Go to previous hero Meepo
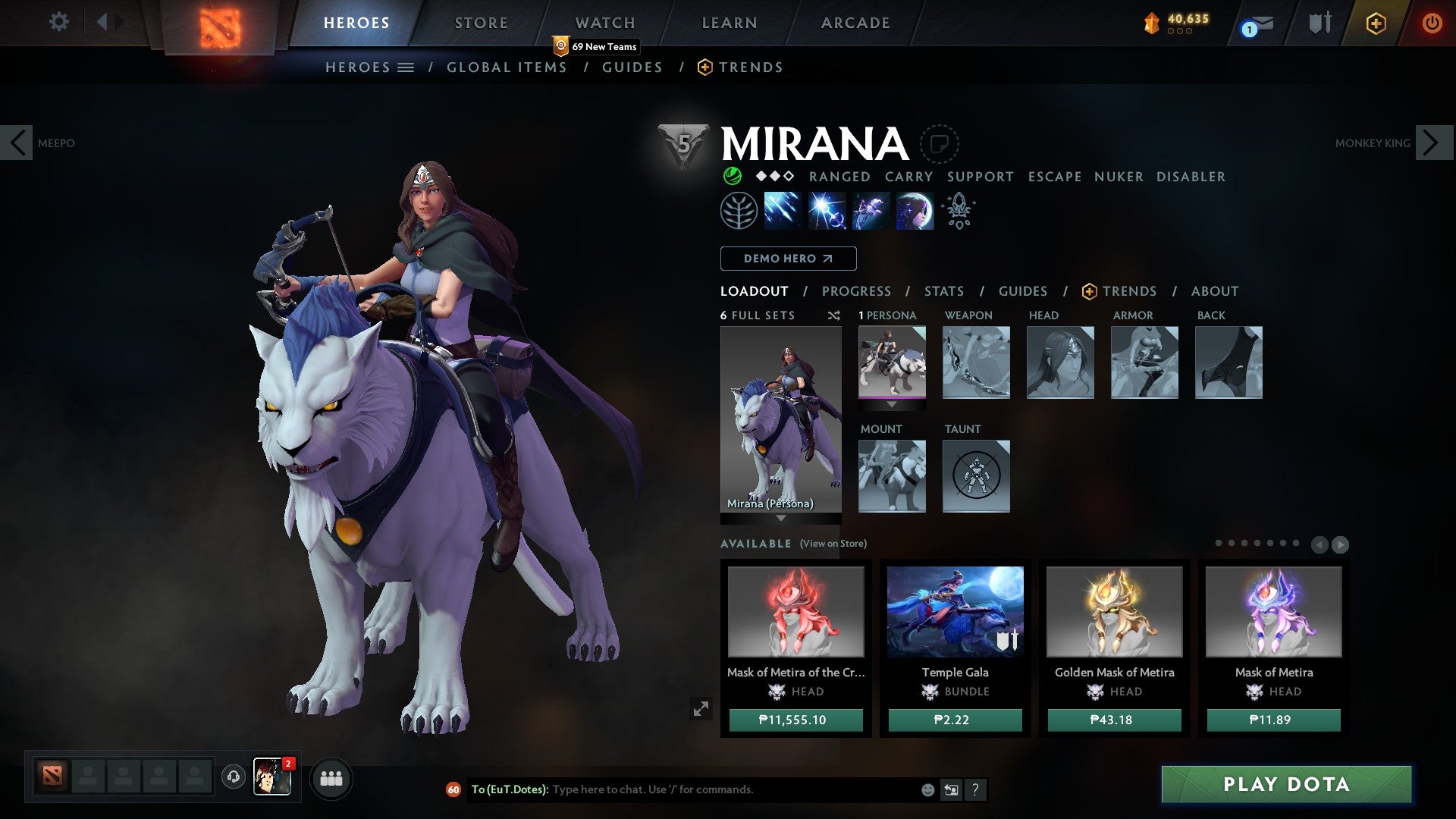Viewport: 1456px width, 819px height. [17, 143]
